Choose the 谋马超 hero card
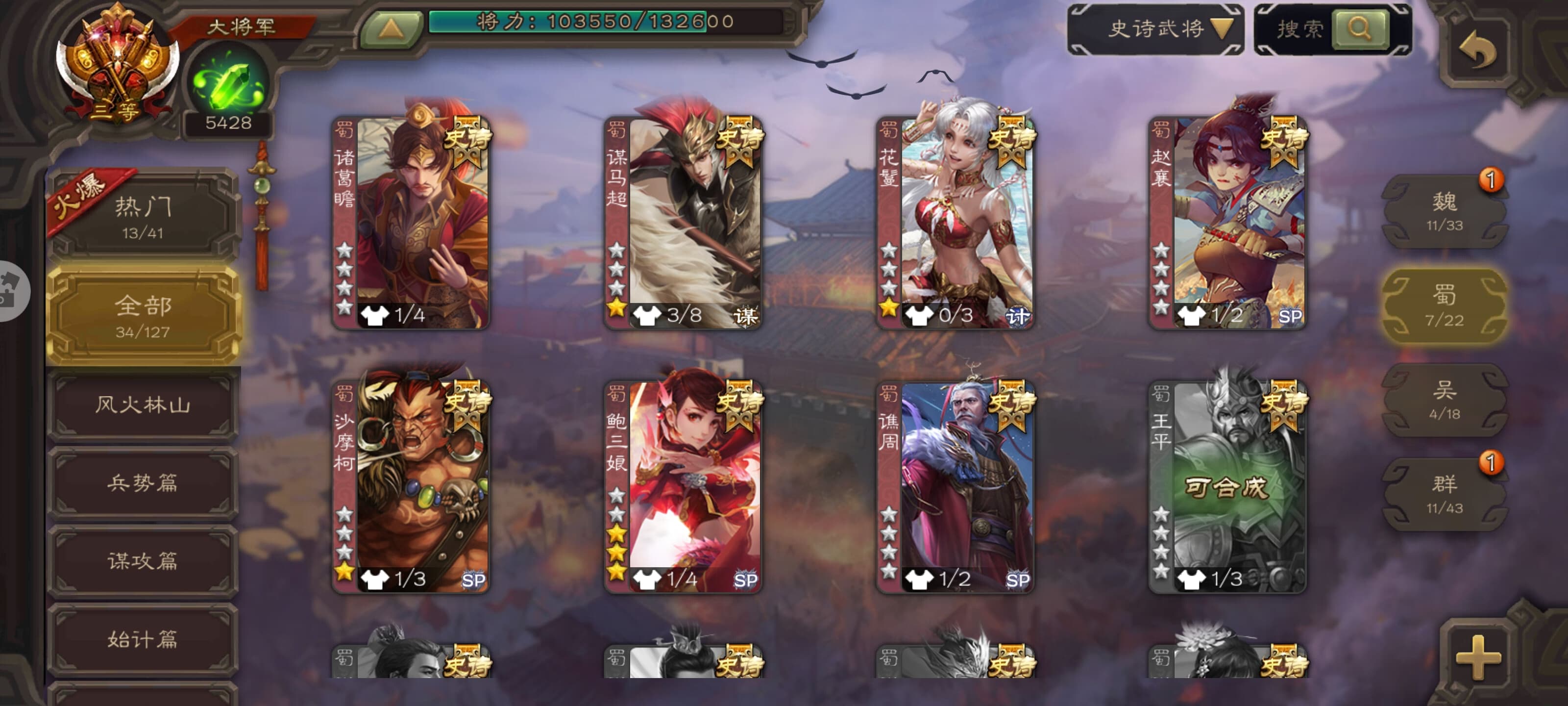This screenshot has width=1568, height=706. coord(684,223)
